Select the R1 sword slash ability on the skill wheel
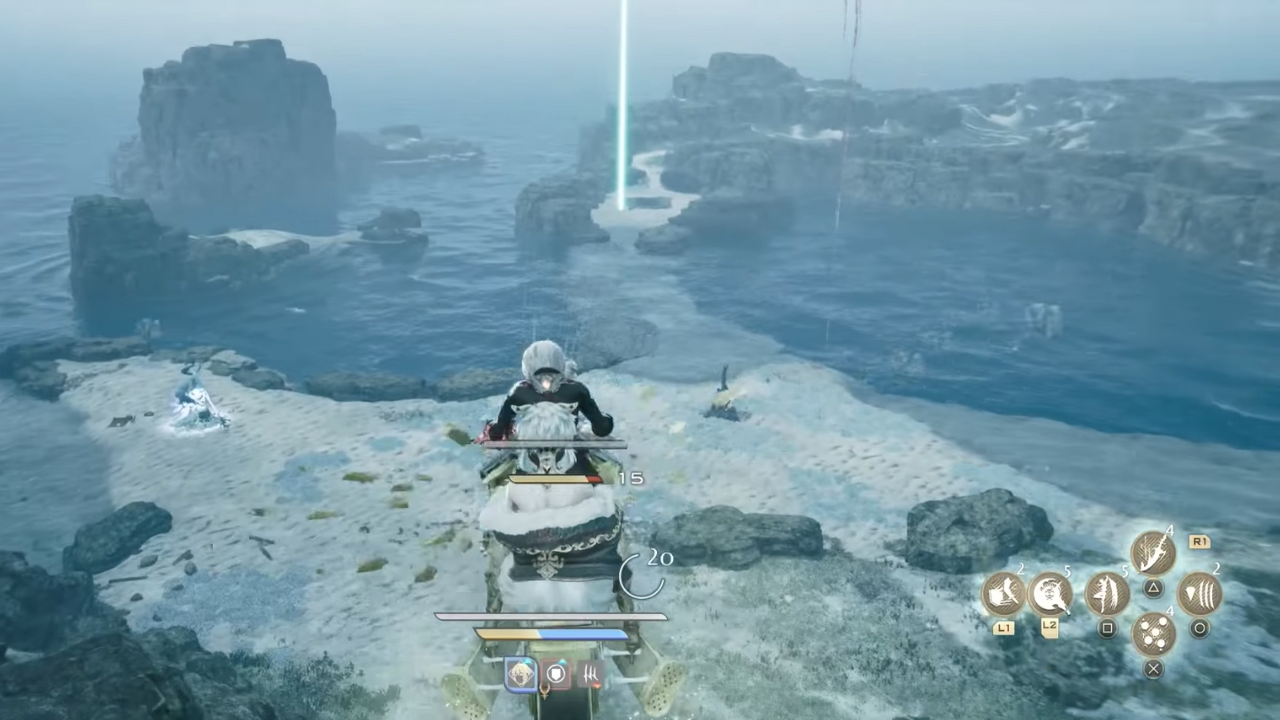 pos(1152,550)
